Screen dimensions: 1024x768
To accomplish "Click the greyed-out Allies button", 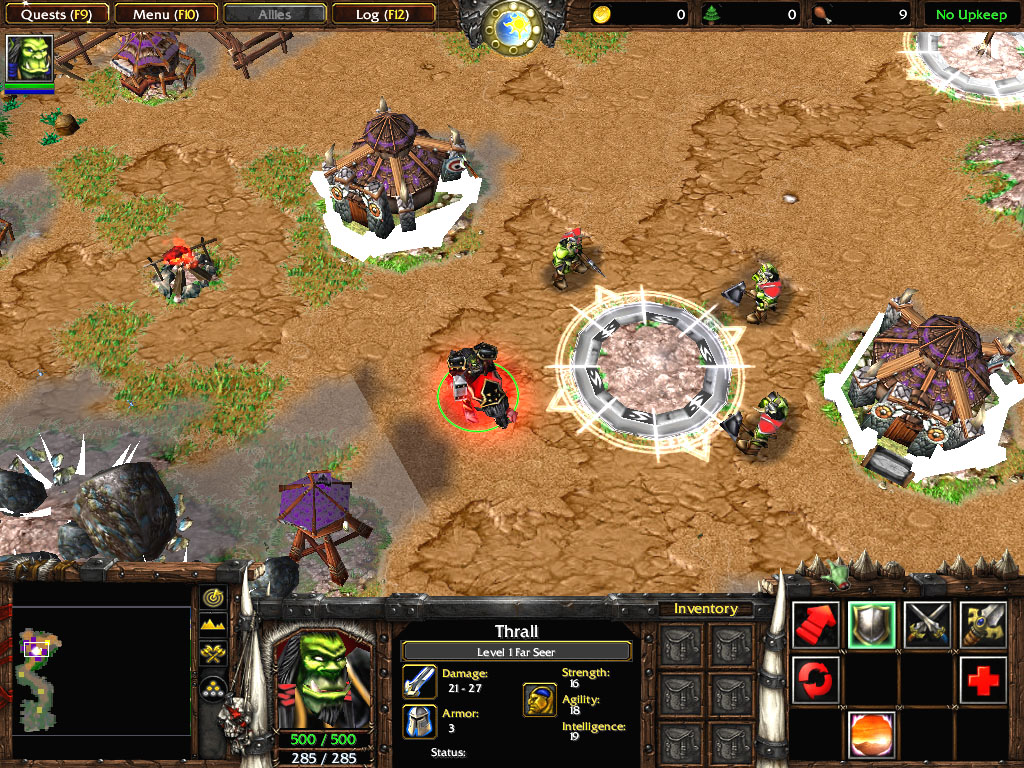I will [x=274, y=14].
